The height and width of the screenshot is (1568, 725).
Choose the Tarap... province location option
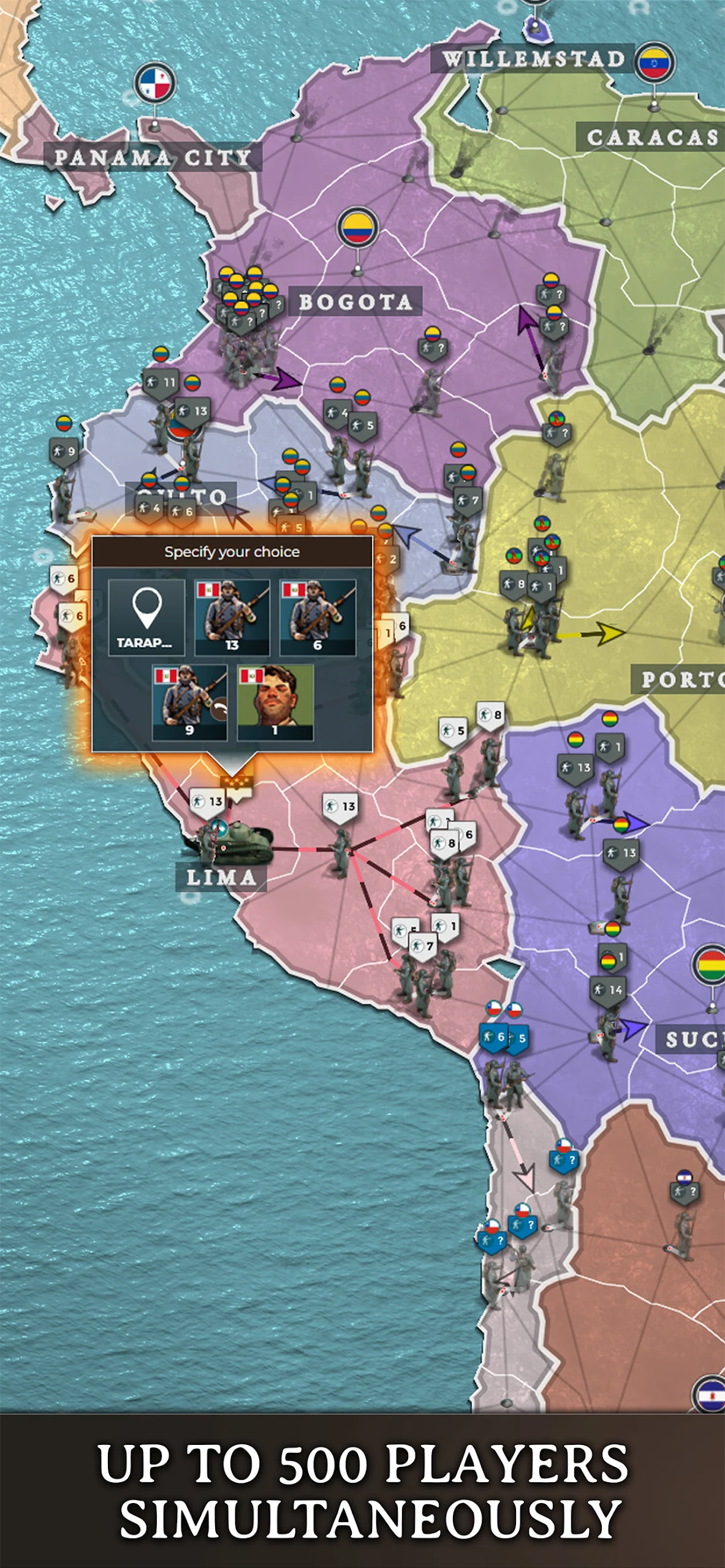coord(146,617)
